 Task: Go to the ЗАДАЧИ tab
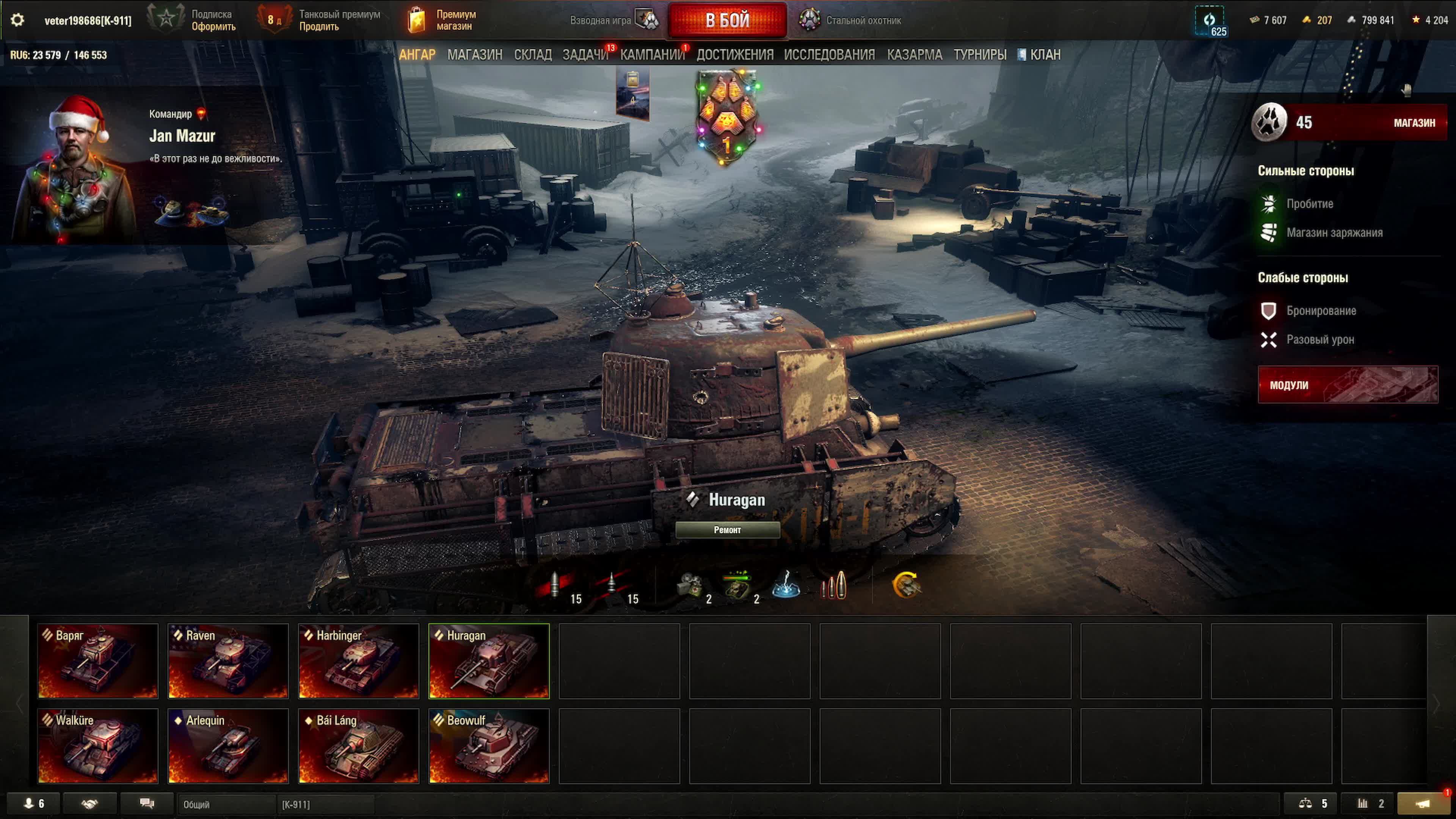click(584, 55)
